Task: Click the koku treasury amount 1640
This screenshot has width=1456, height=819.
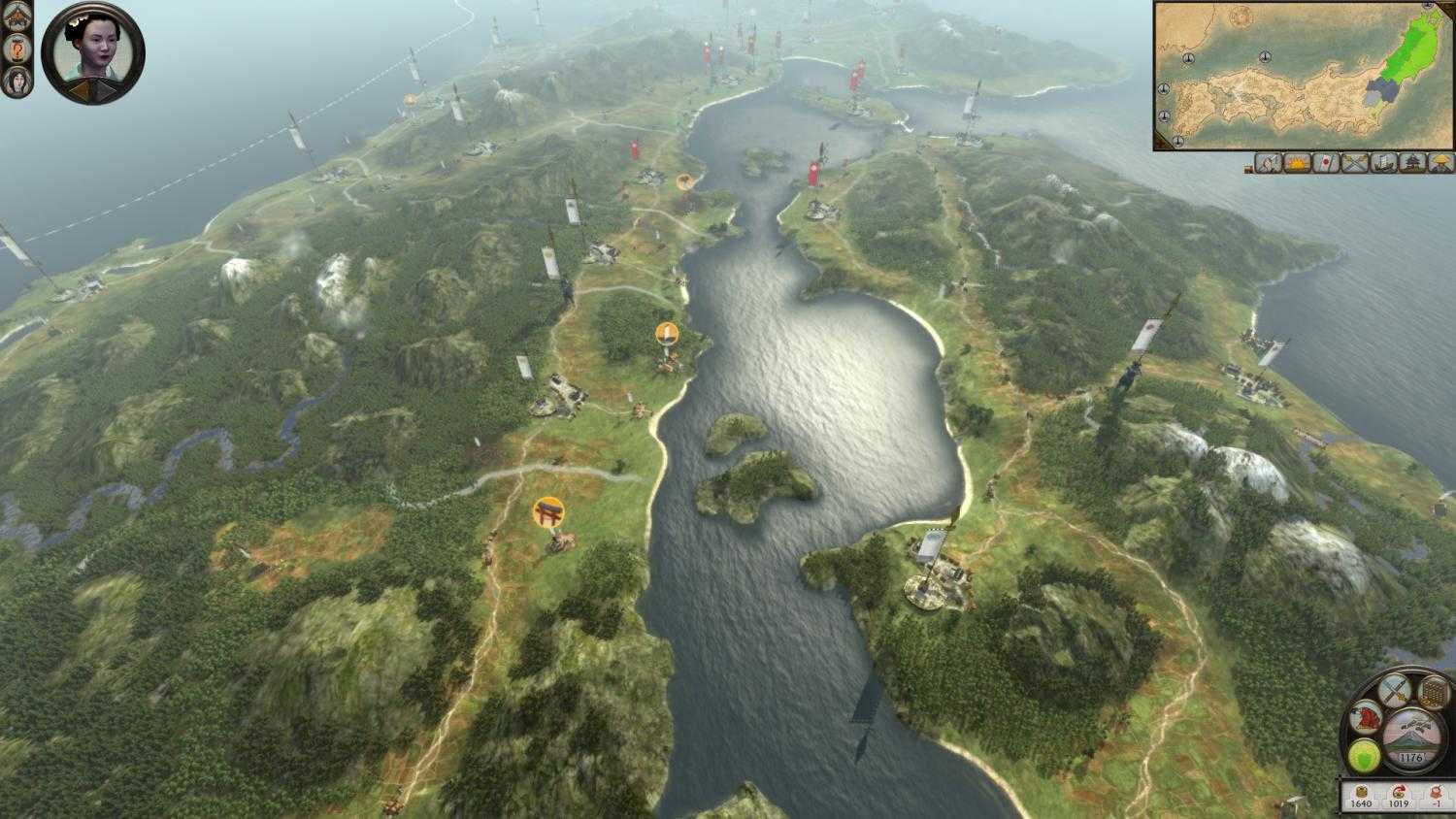Action: click(x=1363, y=803)
